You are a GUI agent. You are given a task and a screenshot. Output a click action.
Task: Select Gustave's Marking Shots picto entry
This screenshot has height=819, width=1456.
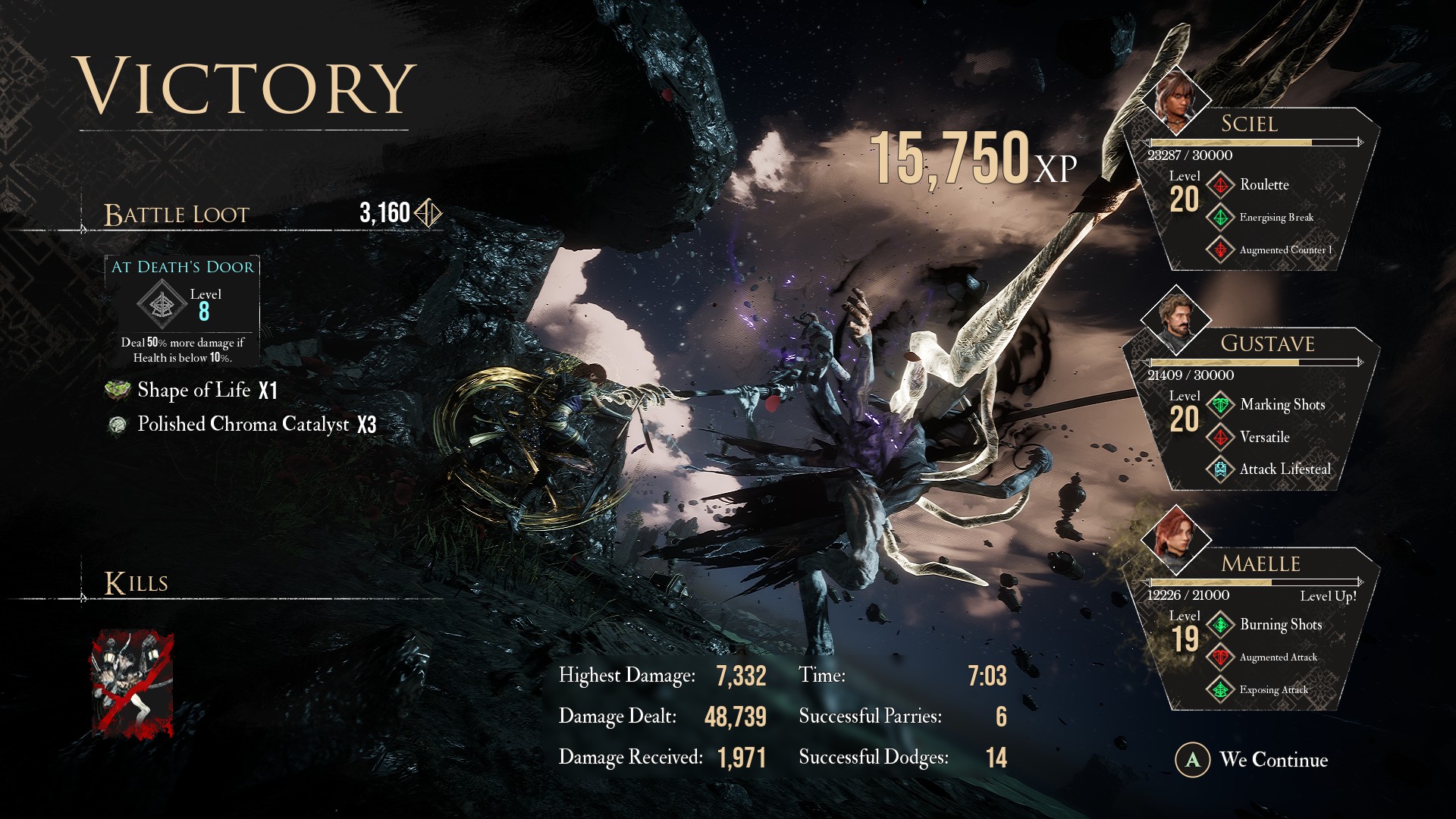[x=1282, y=405]
